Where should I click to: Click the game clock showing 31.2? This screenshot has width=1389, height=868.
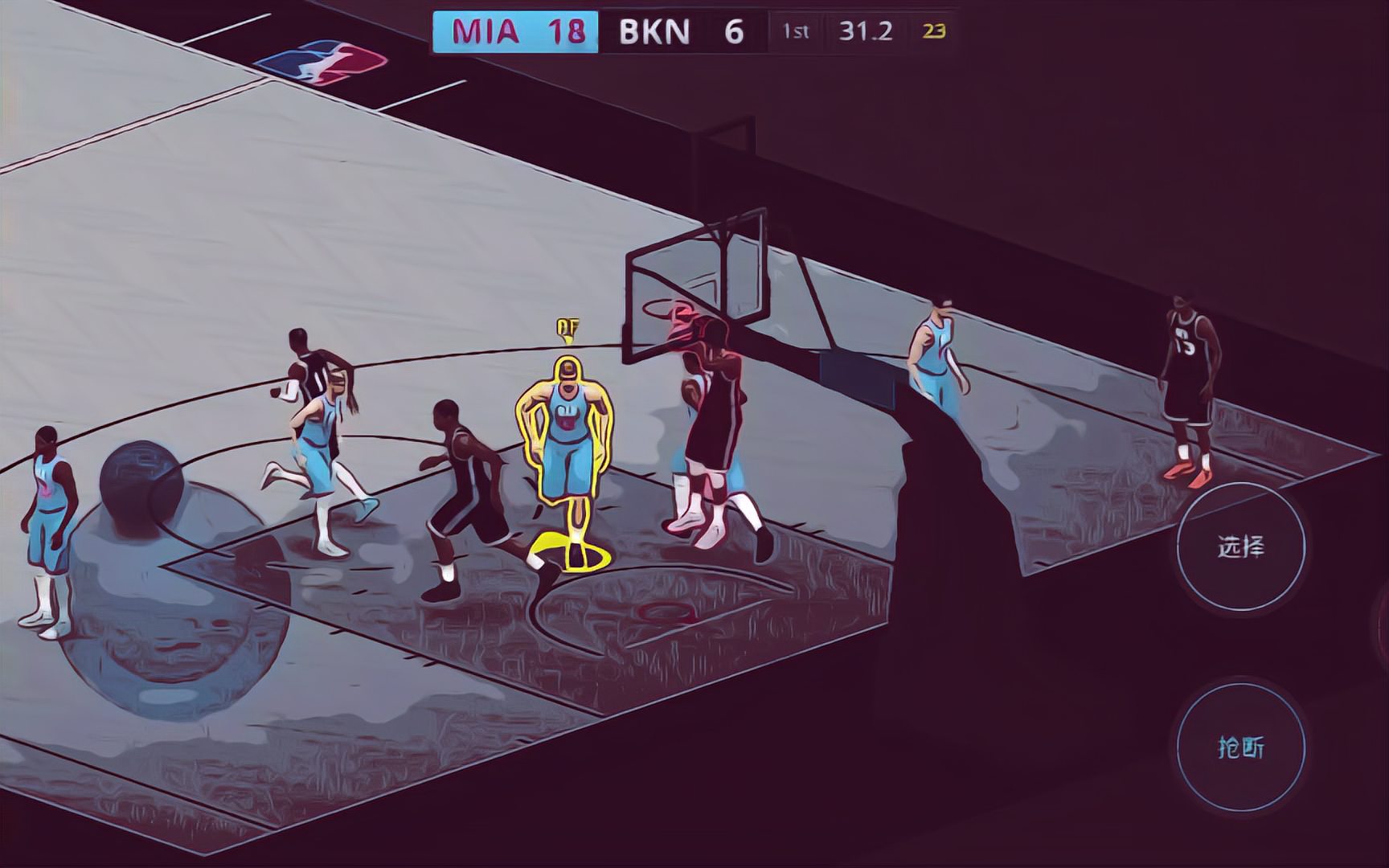click(x=865, y=31)
